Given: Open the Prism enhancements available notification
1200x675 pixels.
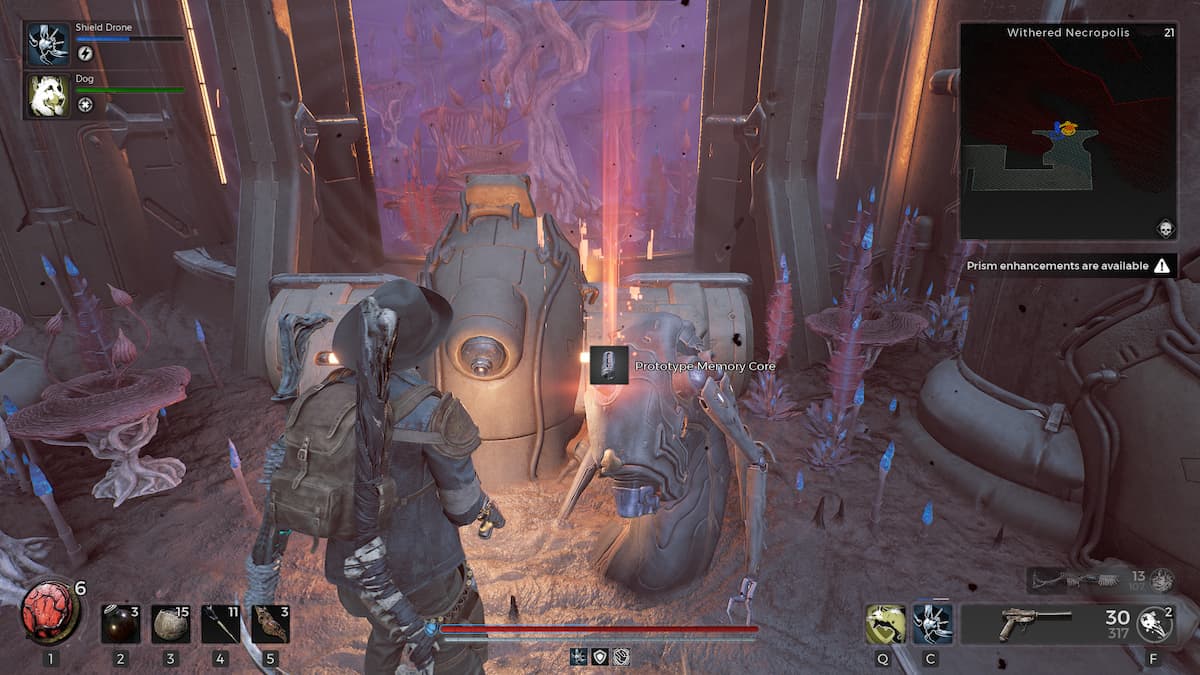Looking at the screenshot, I should (1065, 265).
